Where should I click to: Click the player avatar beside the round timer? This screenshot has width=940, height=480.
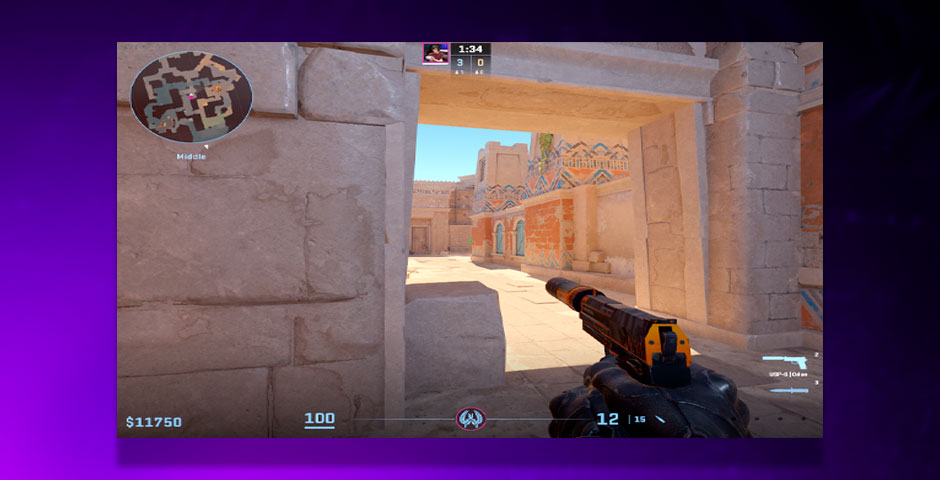[436, 53]
